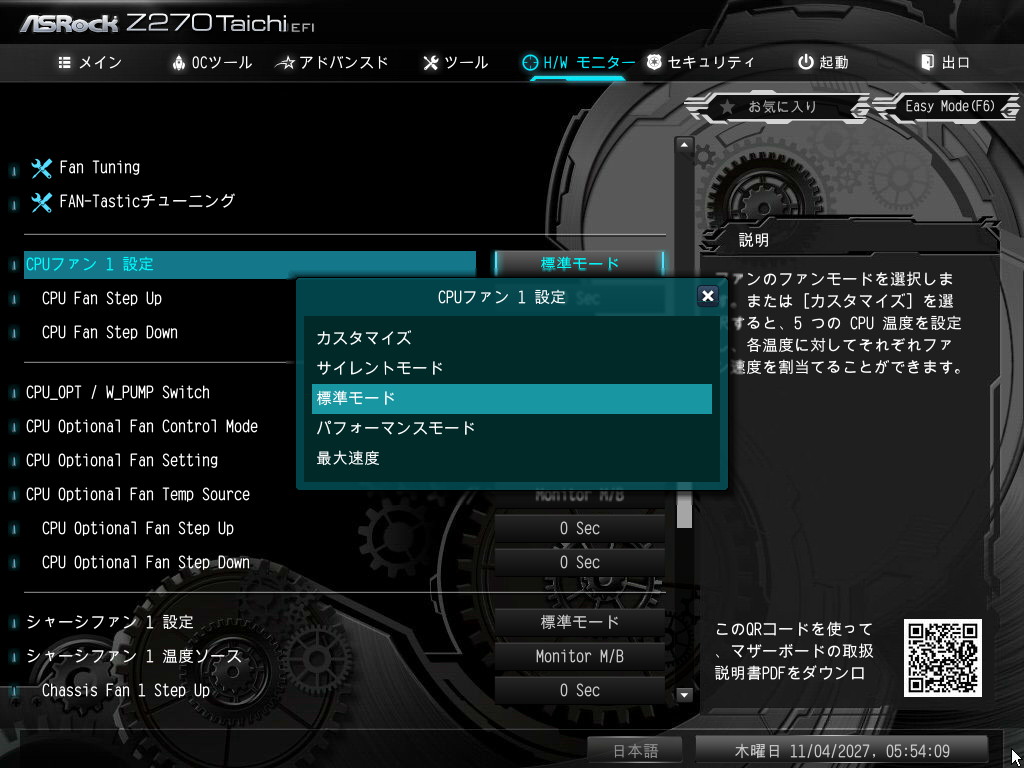Screen dimensions: 1024x768
Task: Select 最大速度 fan mode
Action: click(348, 458)
